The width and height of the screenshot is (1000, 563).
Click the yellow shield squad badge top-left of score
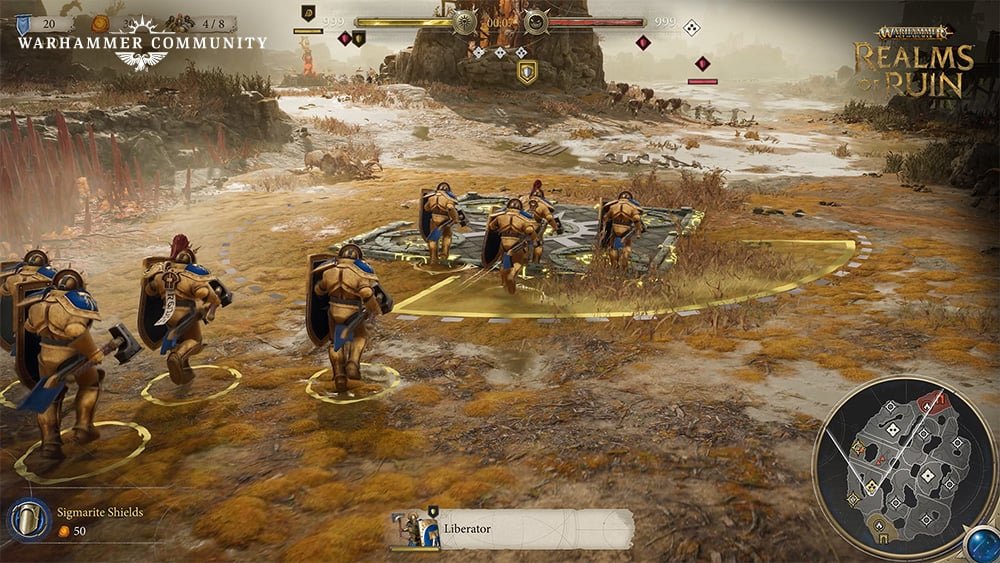(x=309, y=14)
